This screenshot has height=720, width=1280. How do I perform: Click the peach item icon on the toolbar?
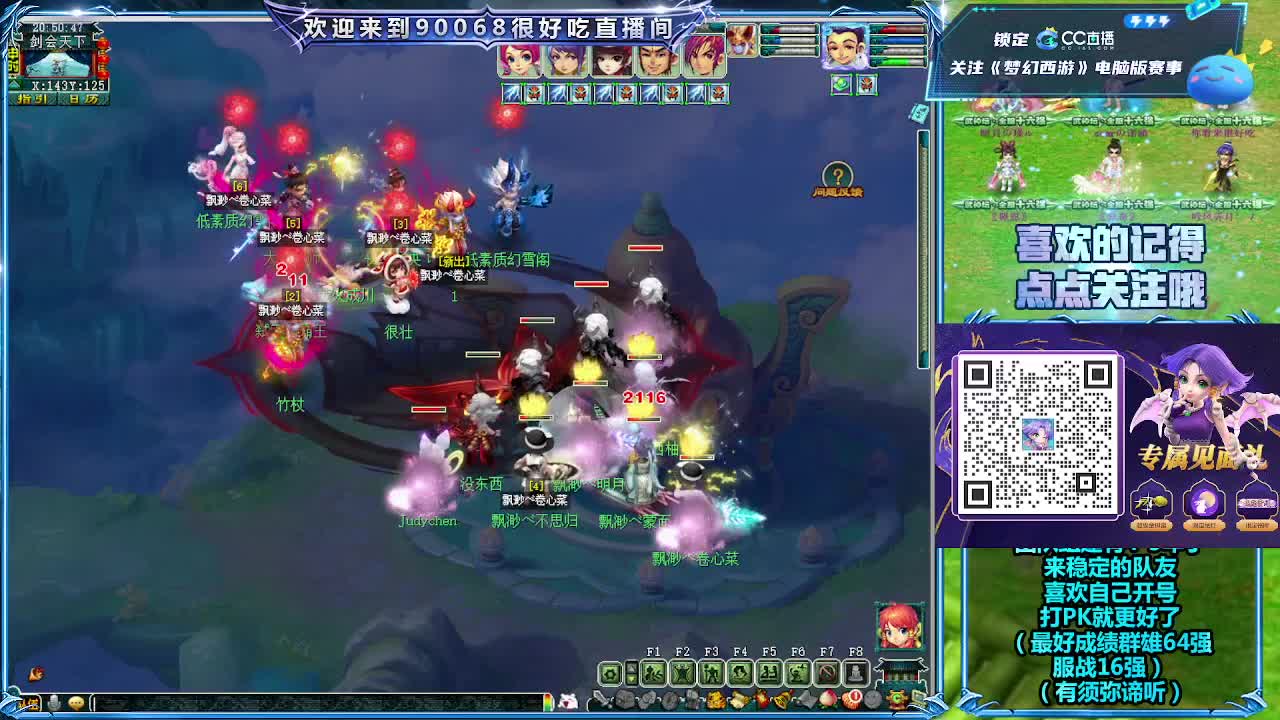point(828,698)
